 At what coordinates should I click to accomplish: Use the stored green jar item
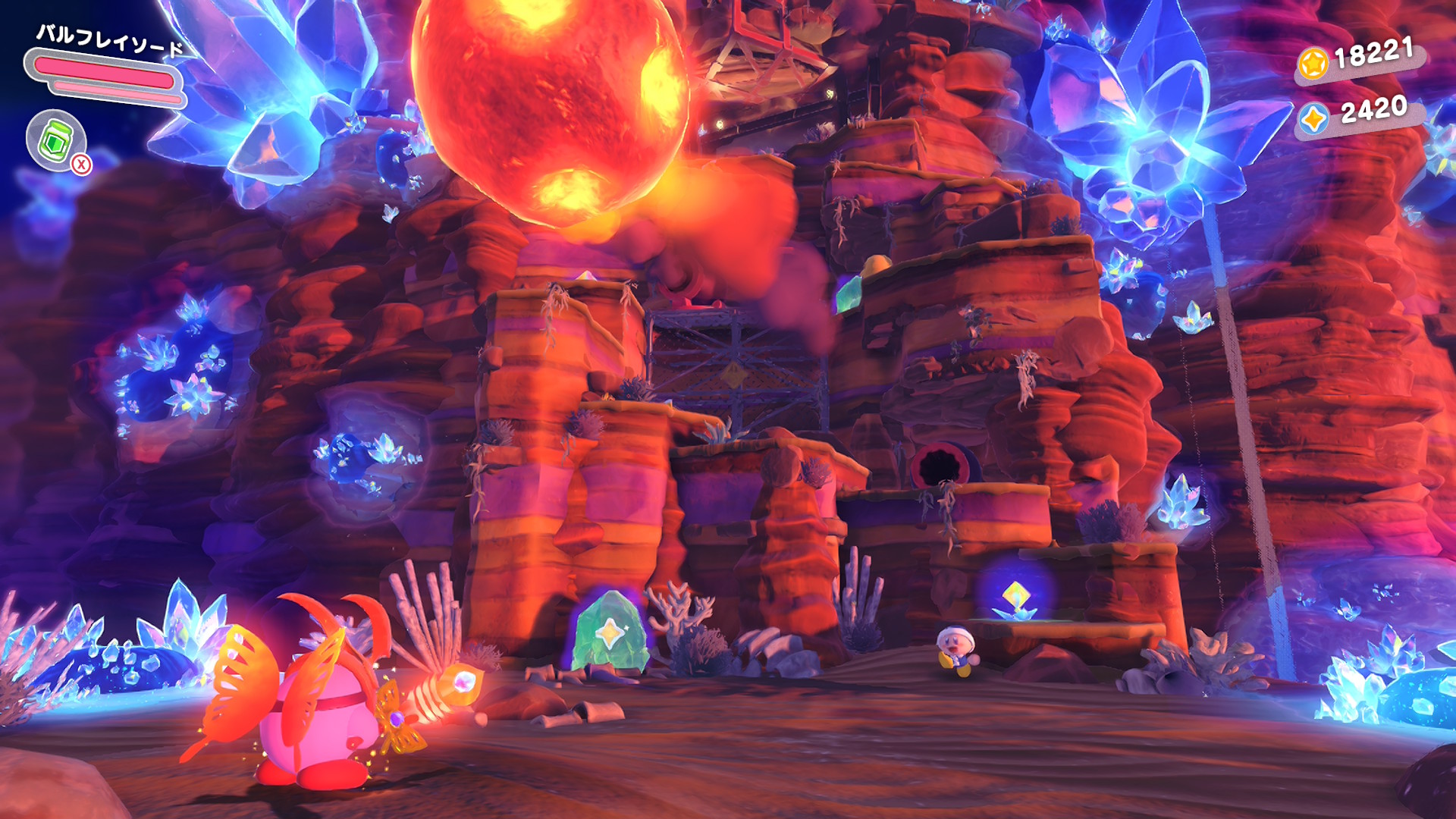[56, 140]
